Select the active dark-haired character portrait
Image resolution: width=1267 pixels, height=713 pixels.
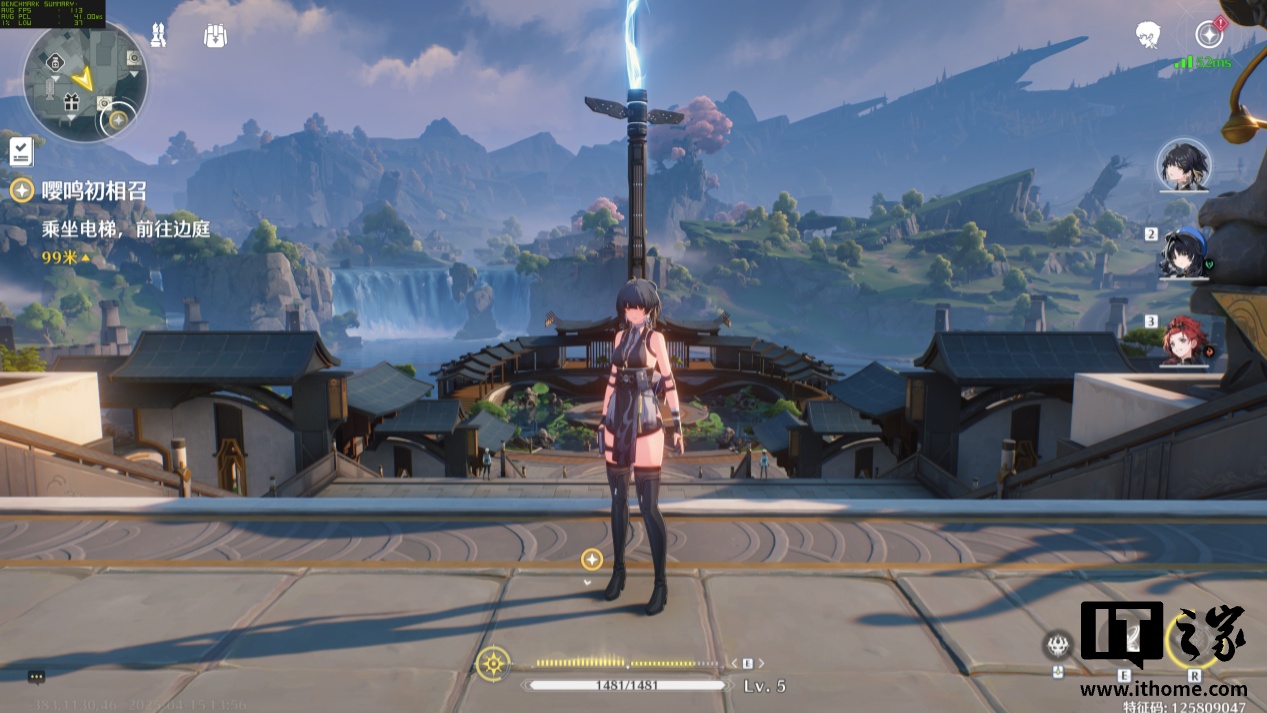click(1184, 165)
